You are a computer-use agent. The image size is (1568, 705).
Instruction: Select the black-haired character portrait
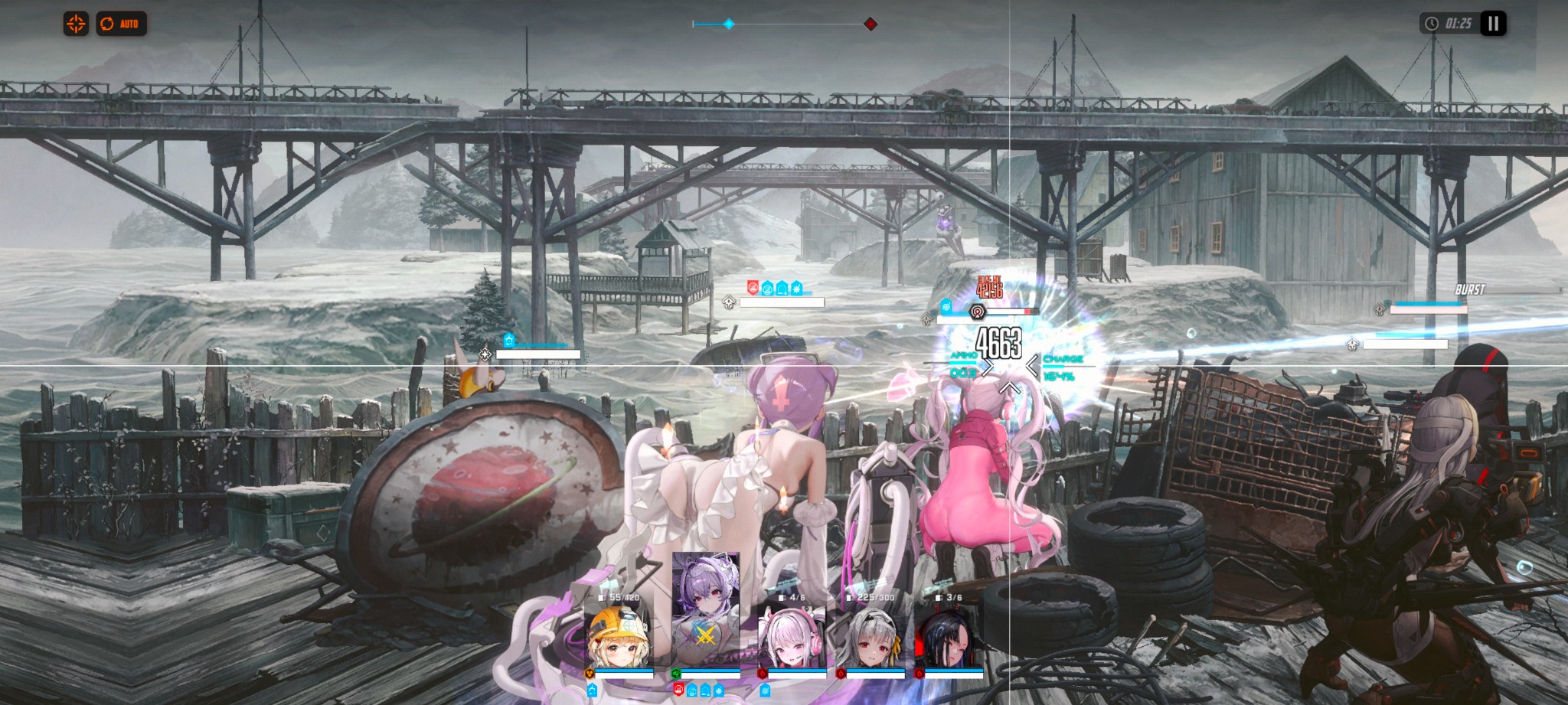tap(949, 637)
